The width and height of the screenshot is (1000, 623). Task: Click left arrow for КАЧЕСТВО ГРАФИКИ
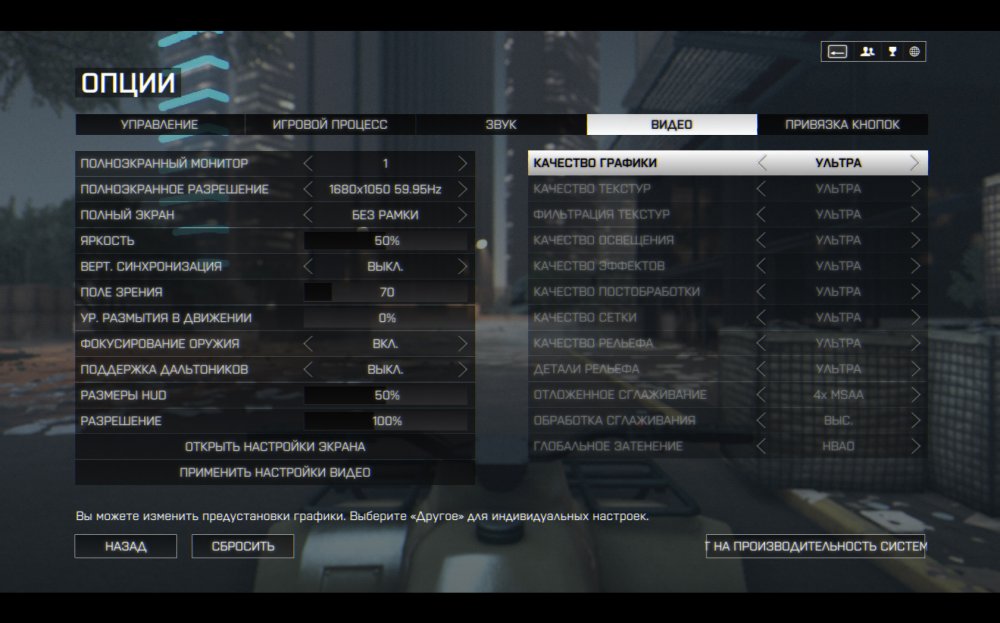coord(762,163)
